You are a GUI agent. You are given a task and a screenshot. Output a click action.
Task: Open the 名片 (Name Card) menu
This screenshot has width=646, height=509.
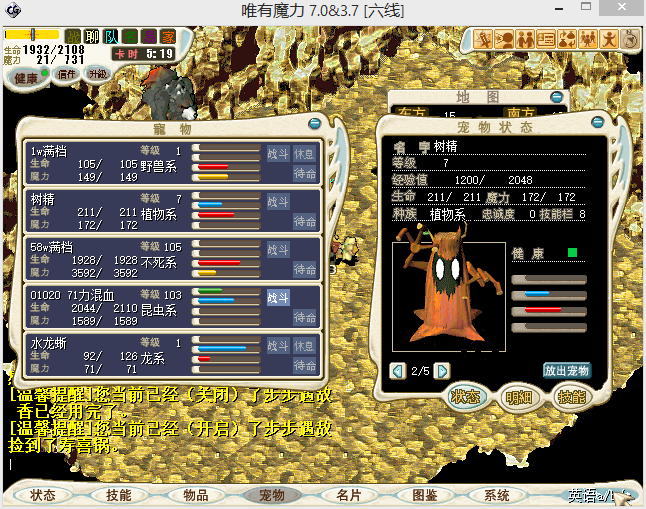point(348,495)
